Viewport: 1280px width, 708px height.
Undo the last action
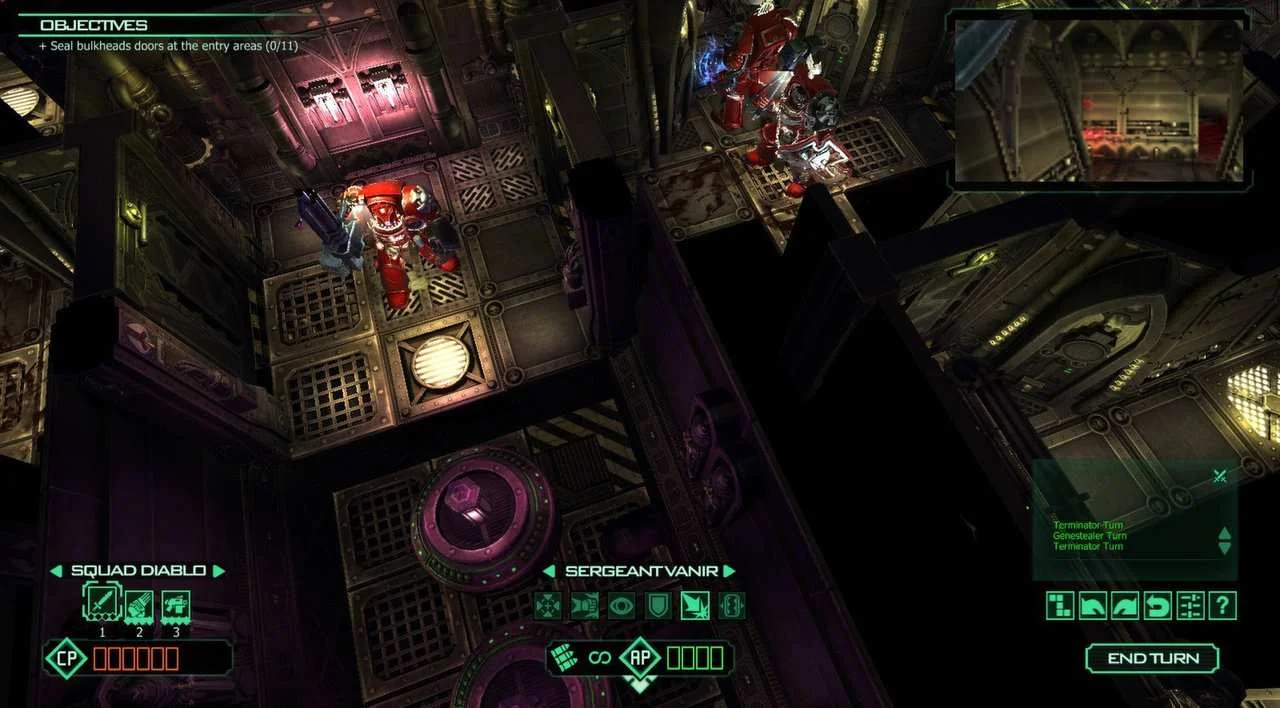coord(1157,605)
